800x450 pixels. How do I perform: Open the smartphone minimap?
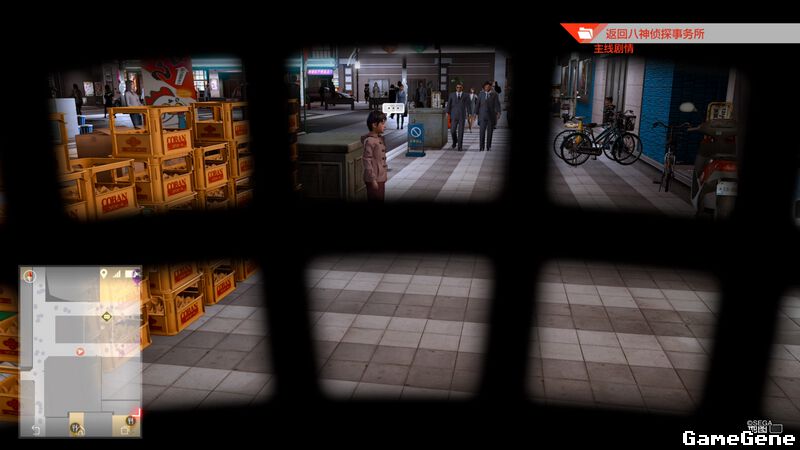(x=80, y=350)
